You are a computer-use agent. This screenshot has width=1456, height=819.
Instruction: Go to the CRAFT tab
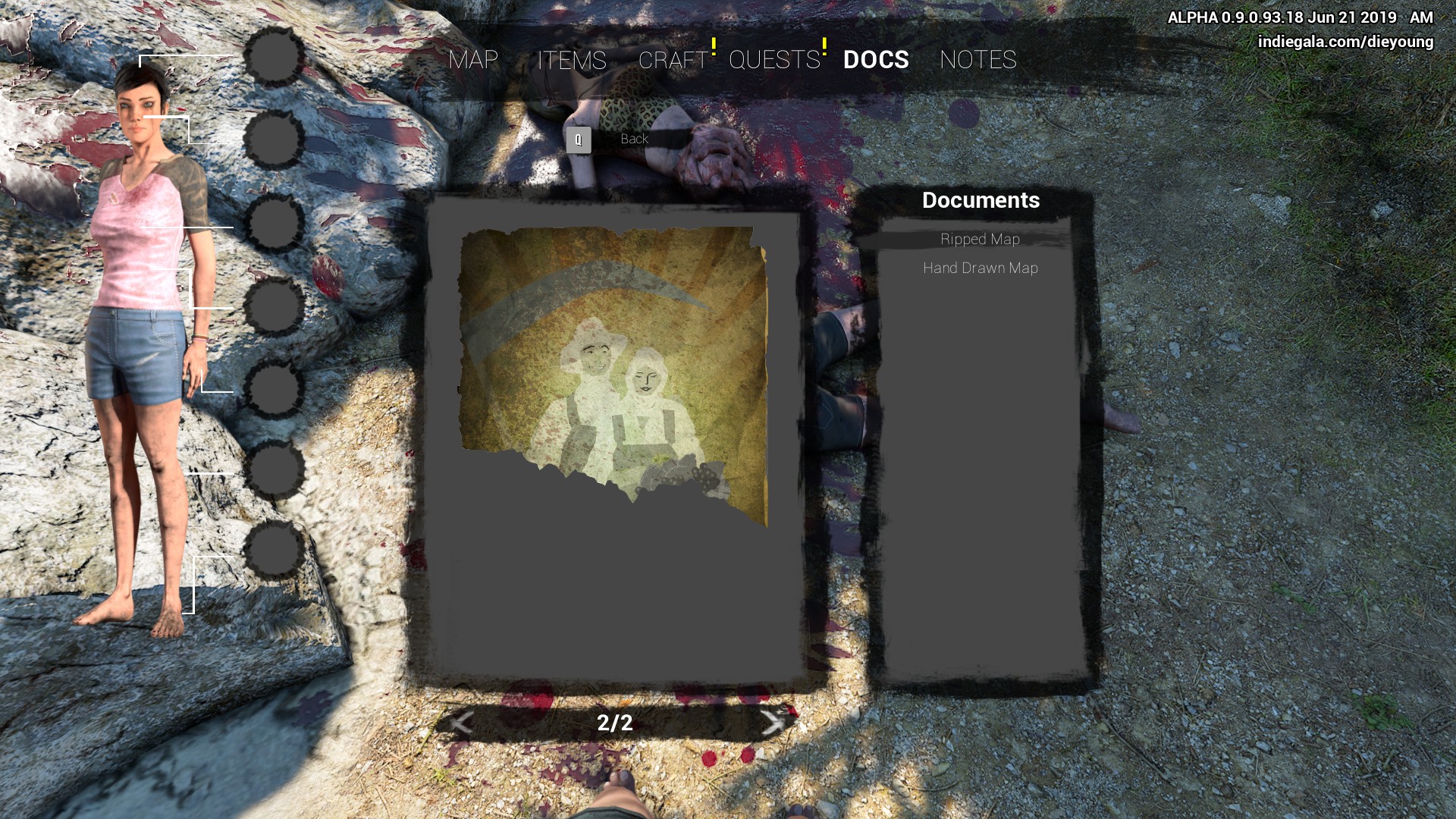click(673, 60)
